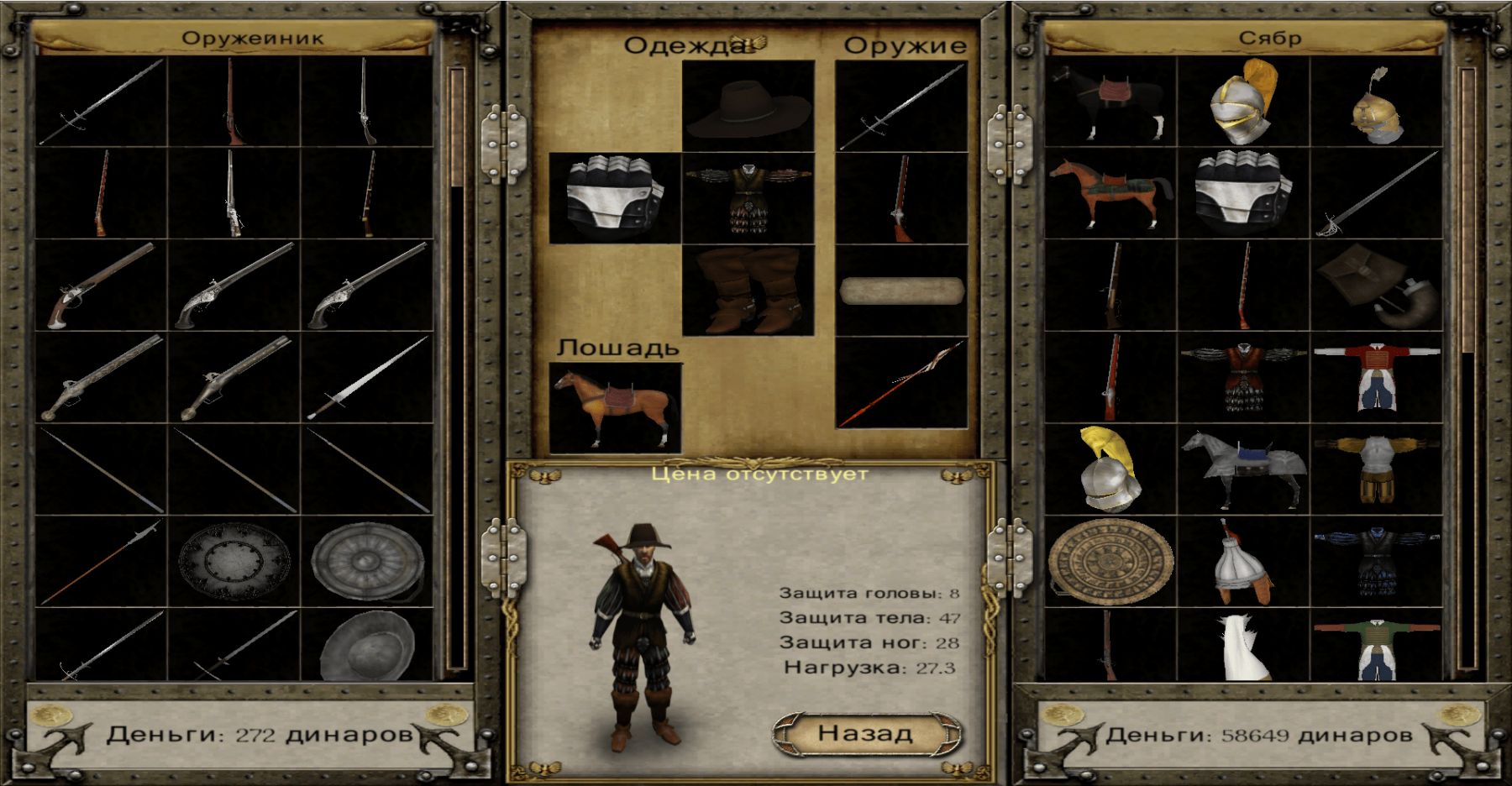Screen dimensions: 1512x786
Task: Select the golden ornate round shield
Action: tap(1110, 561)
